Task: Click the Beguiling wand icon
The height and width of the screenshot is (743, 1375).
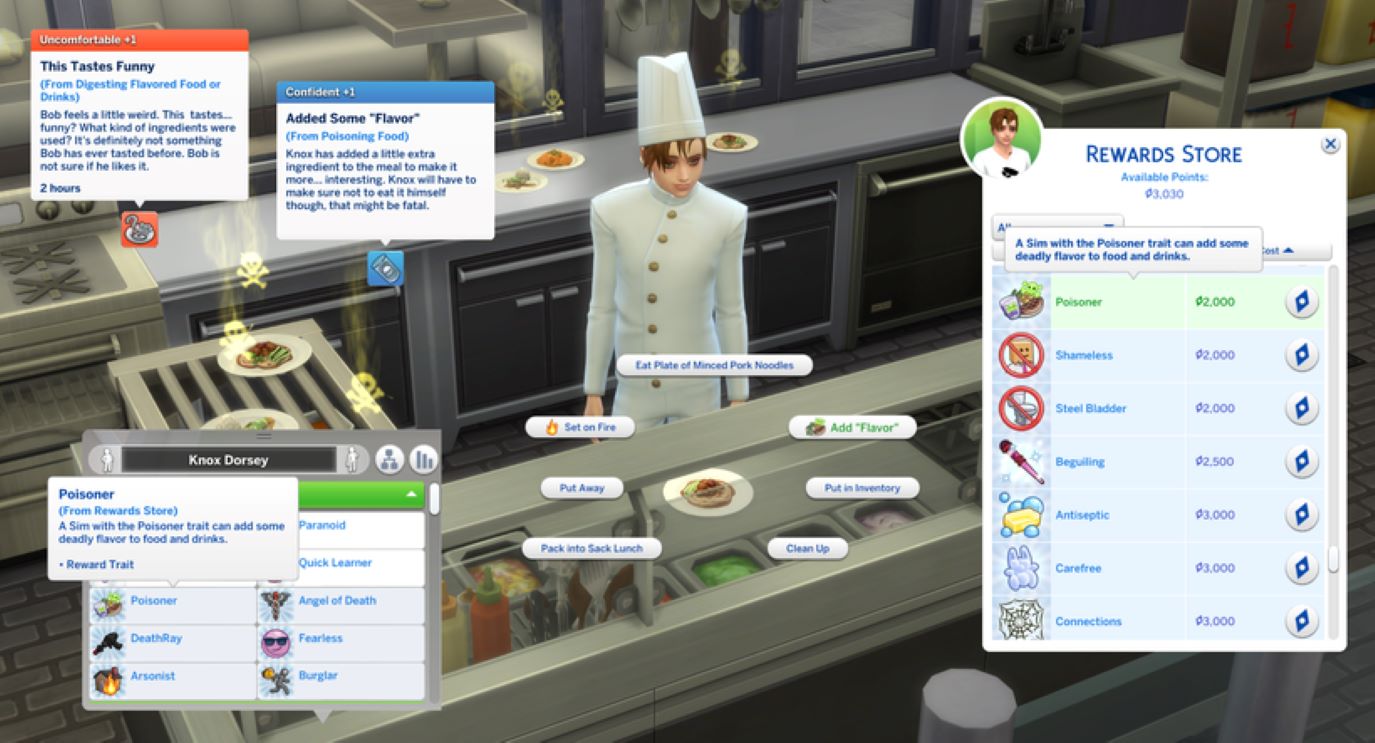Action: (x=1022, y=461)
